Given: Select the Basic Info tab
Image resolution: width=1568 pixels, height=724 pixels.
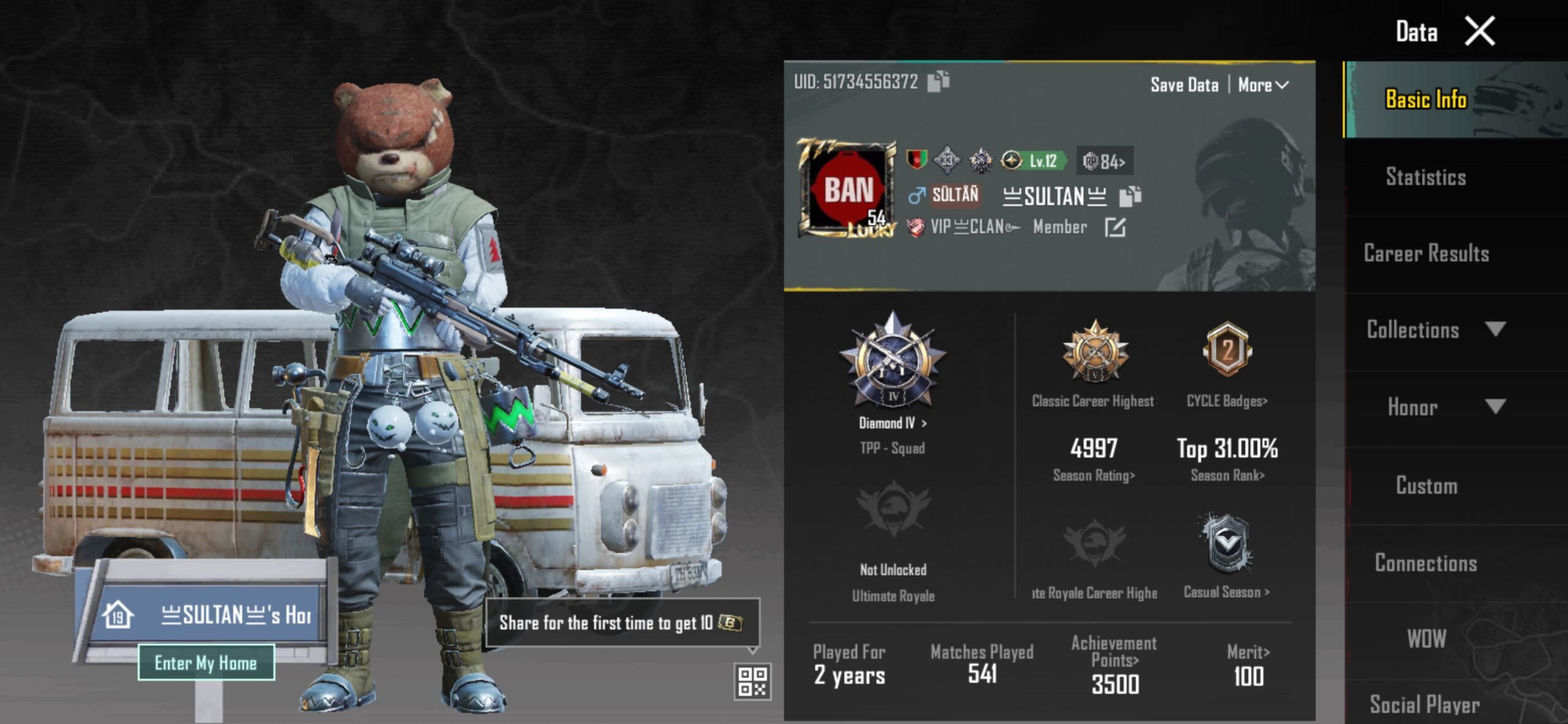Looking at the screenshot, I should click(x=1425, y=99).
